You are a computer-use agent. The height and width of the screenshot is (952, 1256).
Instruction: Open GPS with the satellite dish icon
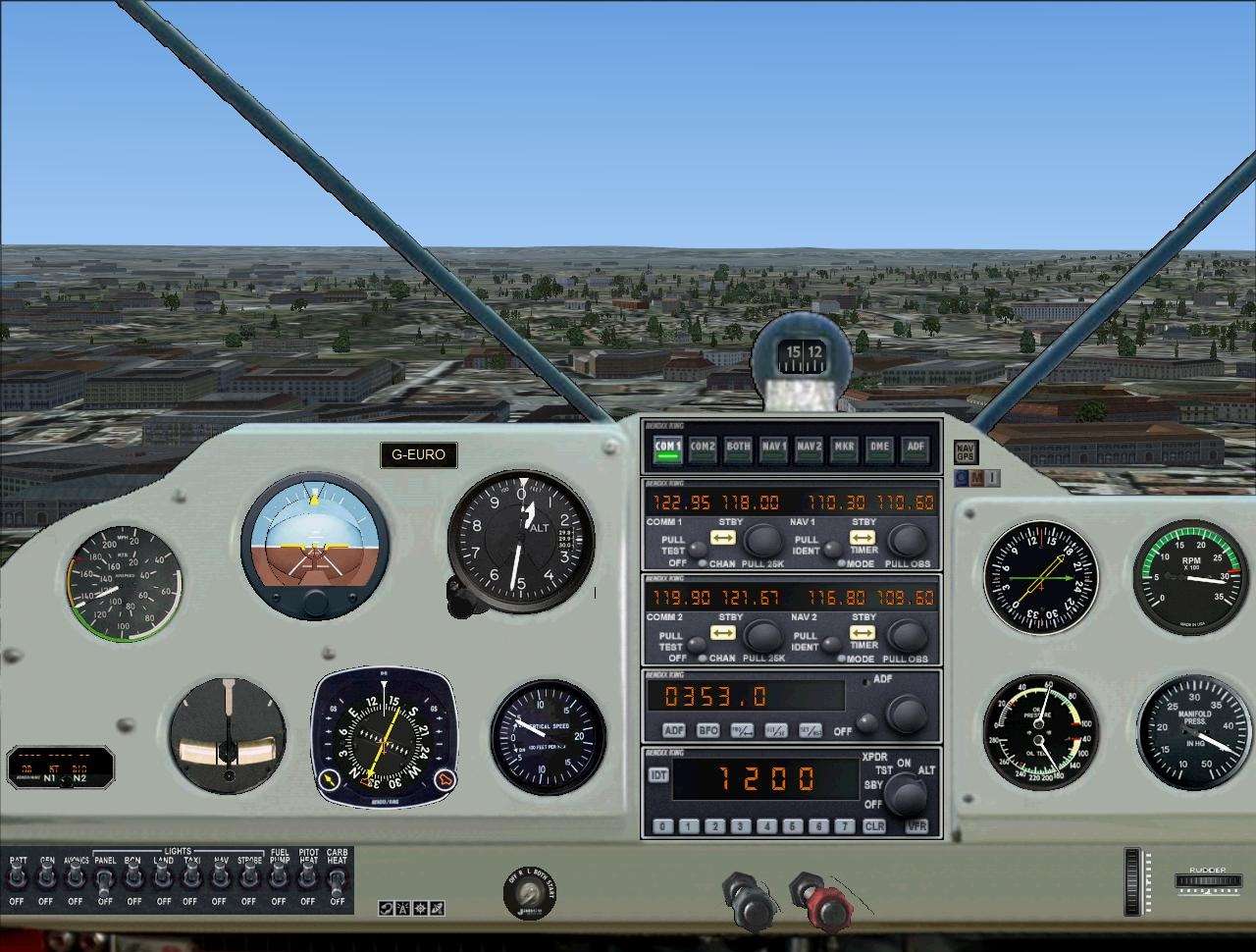pyautogui.click(x=437, y=908)
